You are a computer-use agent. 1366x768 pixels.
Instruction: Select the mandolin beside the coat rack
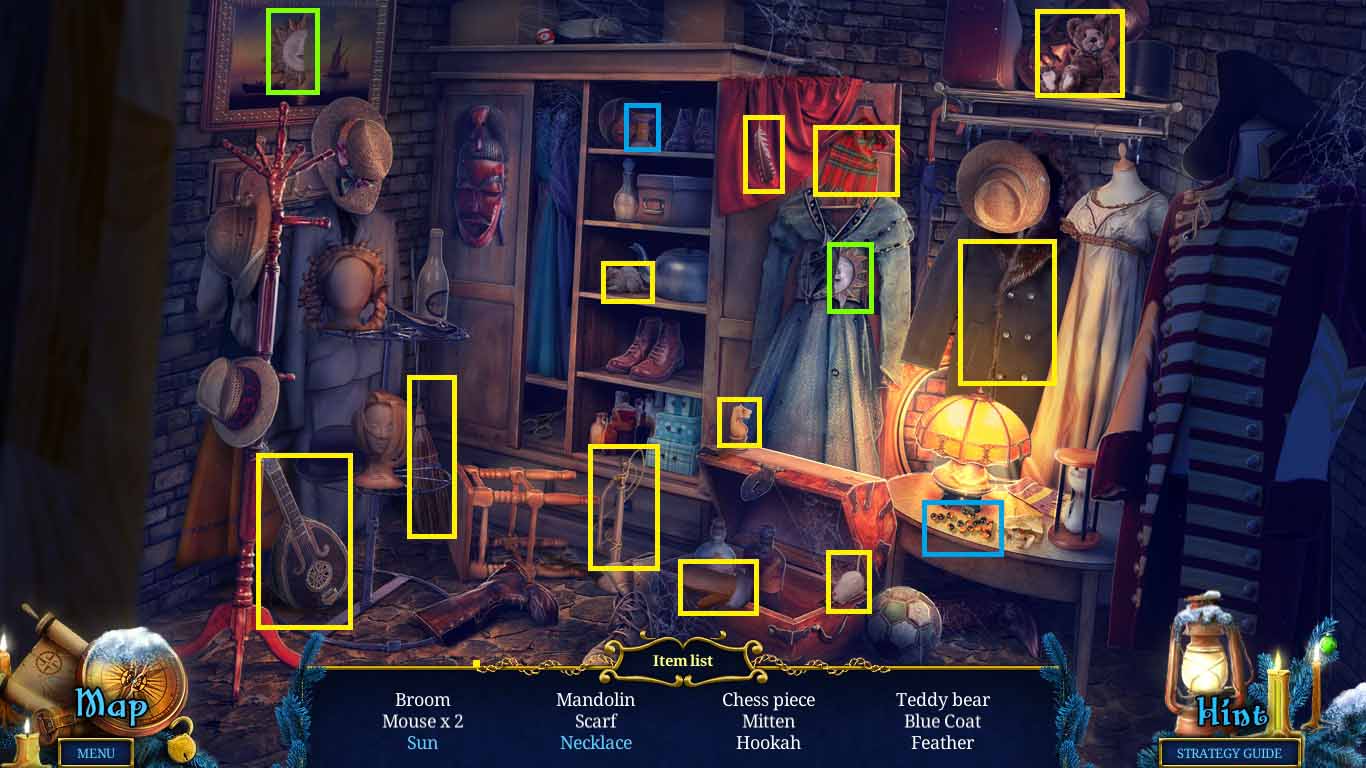coord(305,540)
